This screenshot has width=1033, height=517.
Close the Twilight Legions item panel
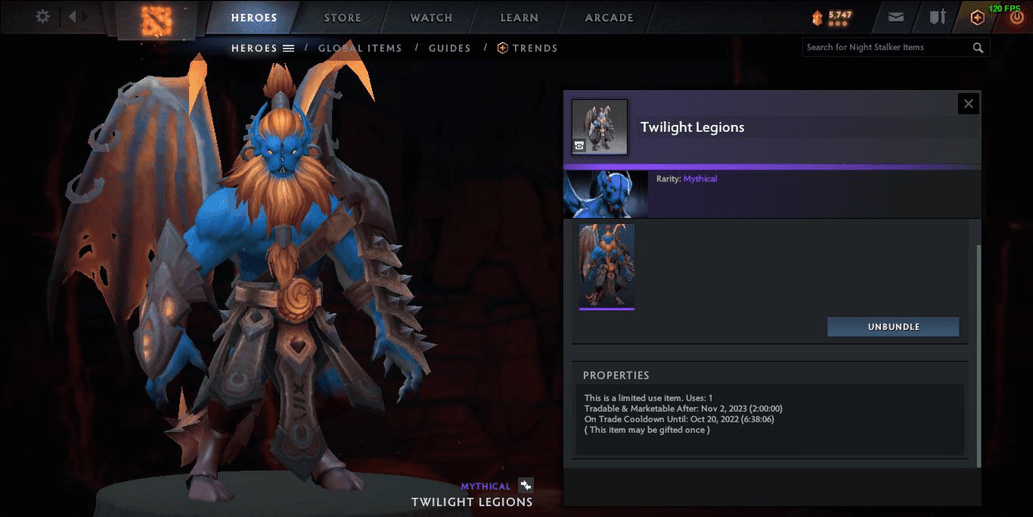click(x=968, y=103)
